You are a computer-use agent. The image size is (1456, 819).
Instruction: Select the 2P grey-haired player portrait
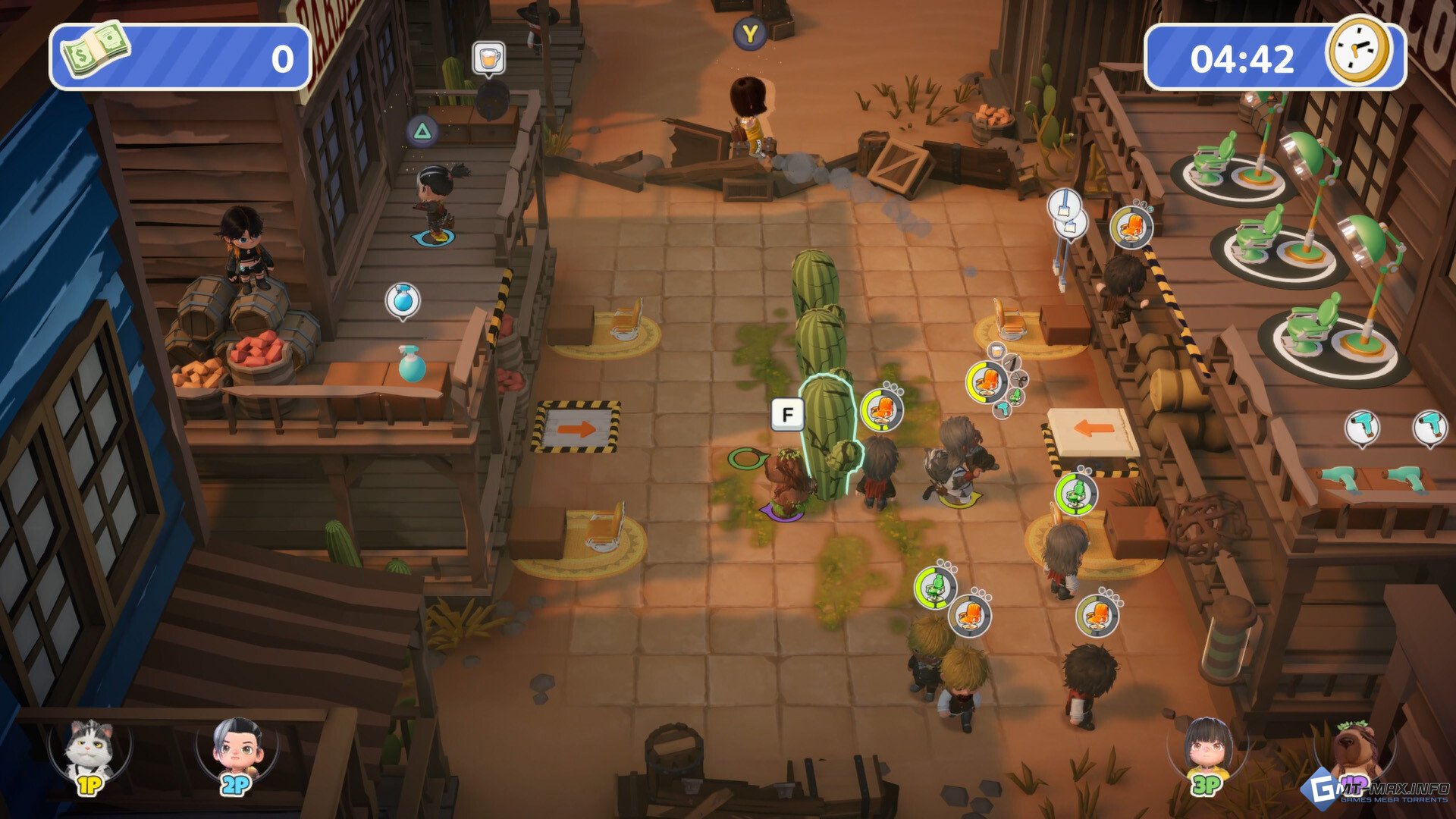[237, 754]
